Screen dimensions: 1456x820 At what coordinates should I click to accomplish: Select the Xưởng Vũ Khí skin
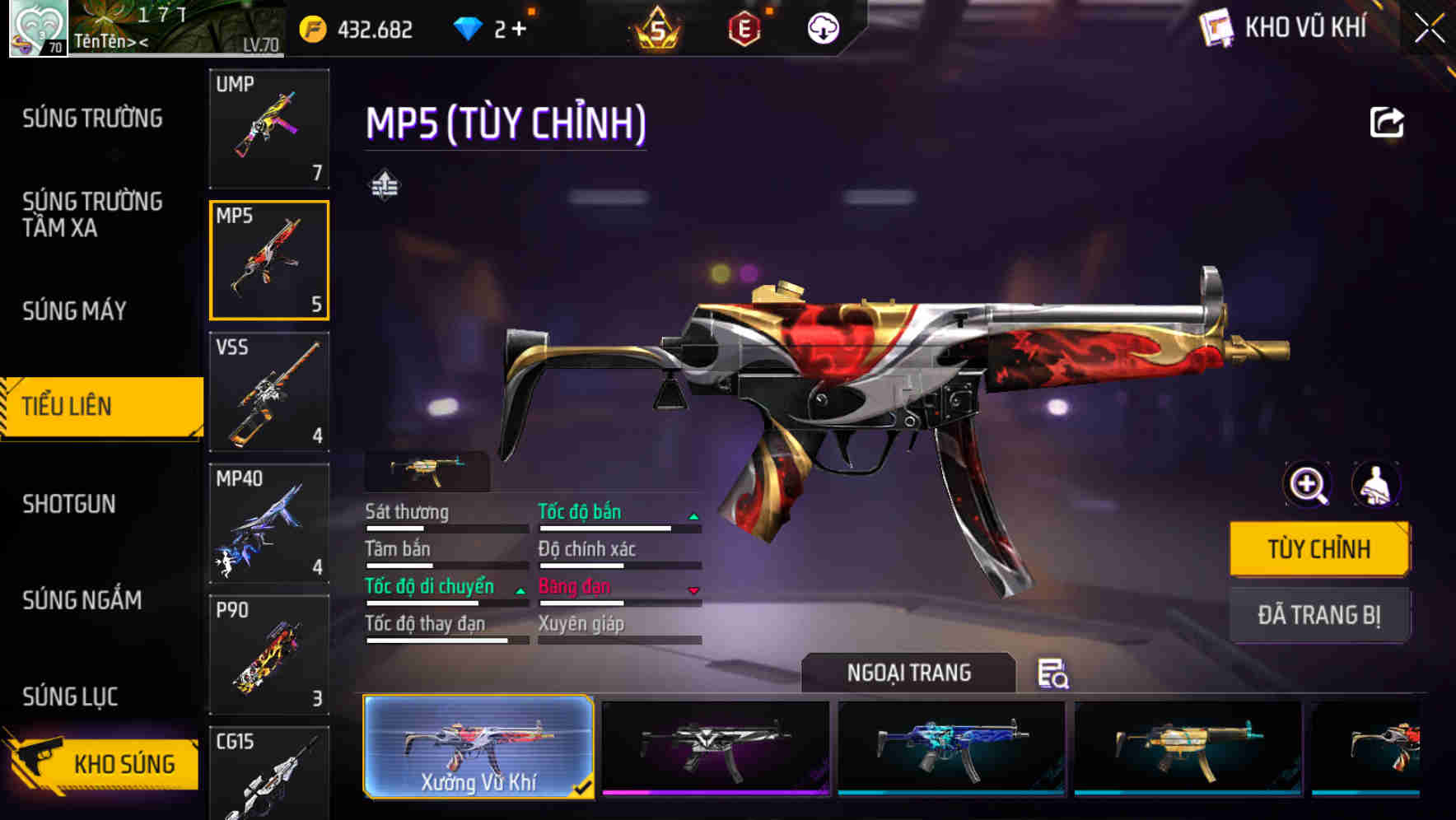tap(478, 747)
